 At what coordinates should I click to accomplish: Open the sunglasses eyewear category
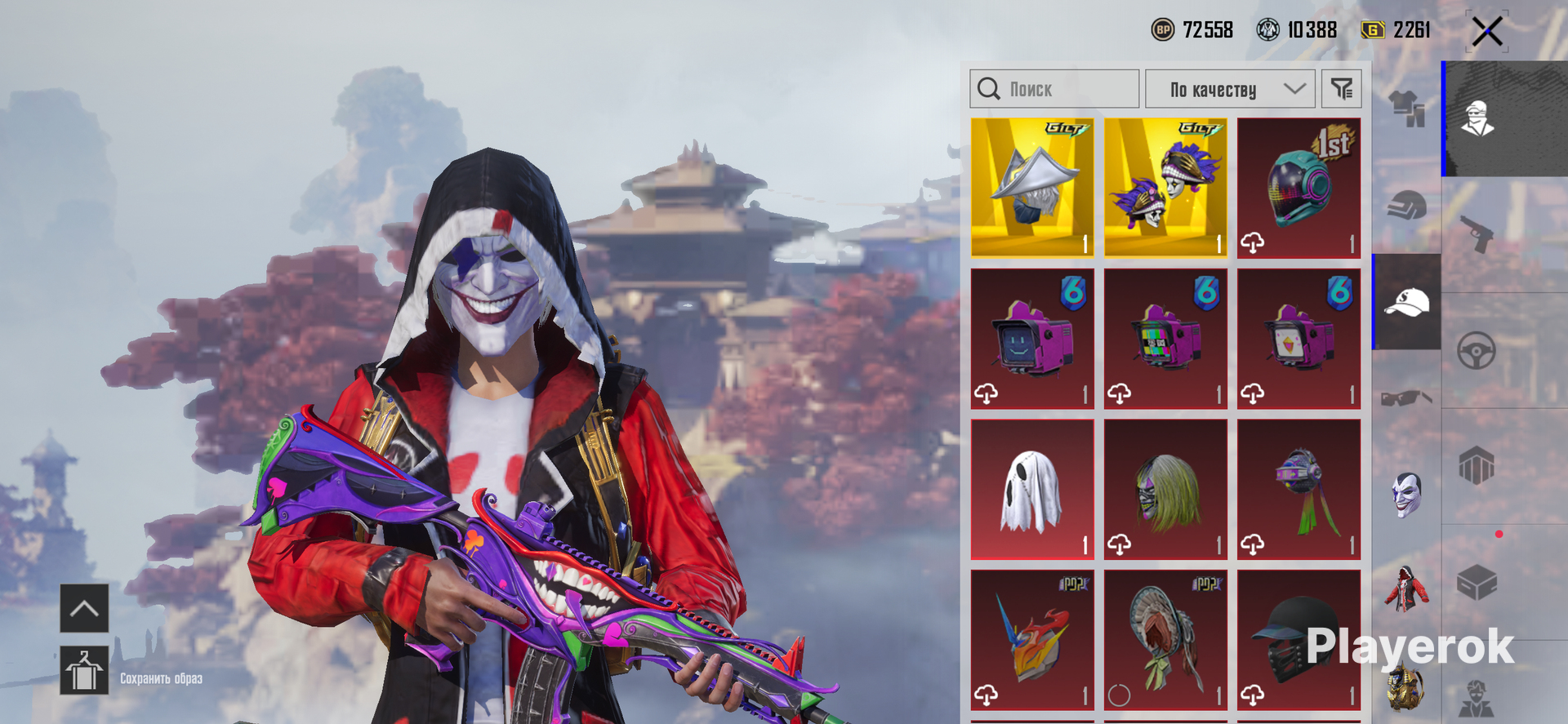(1406, 398)
